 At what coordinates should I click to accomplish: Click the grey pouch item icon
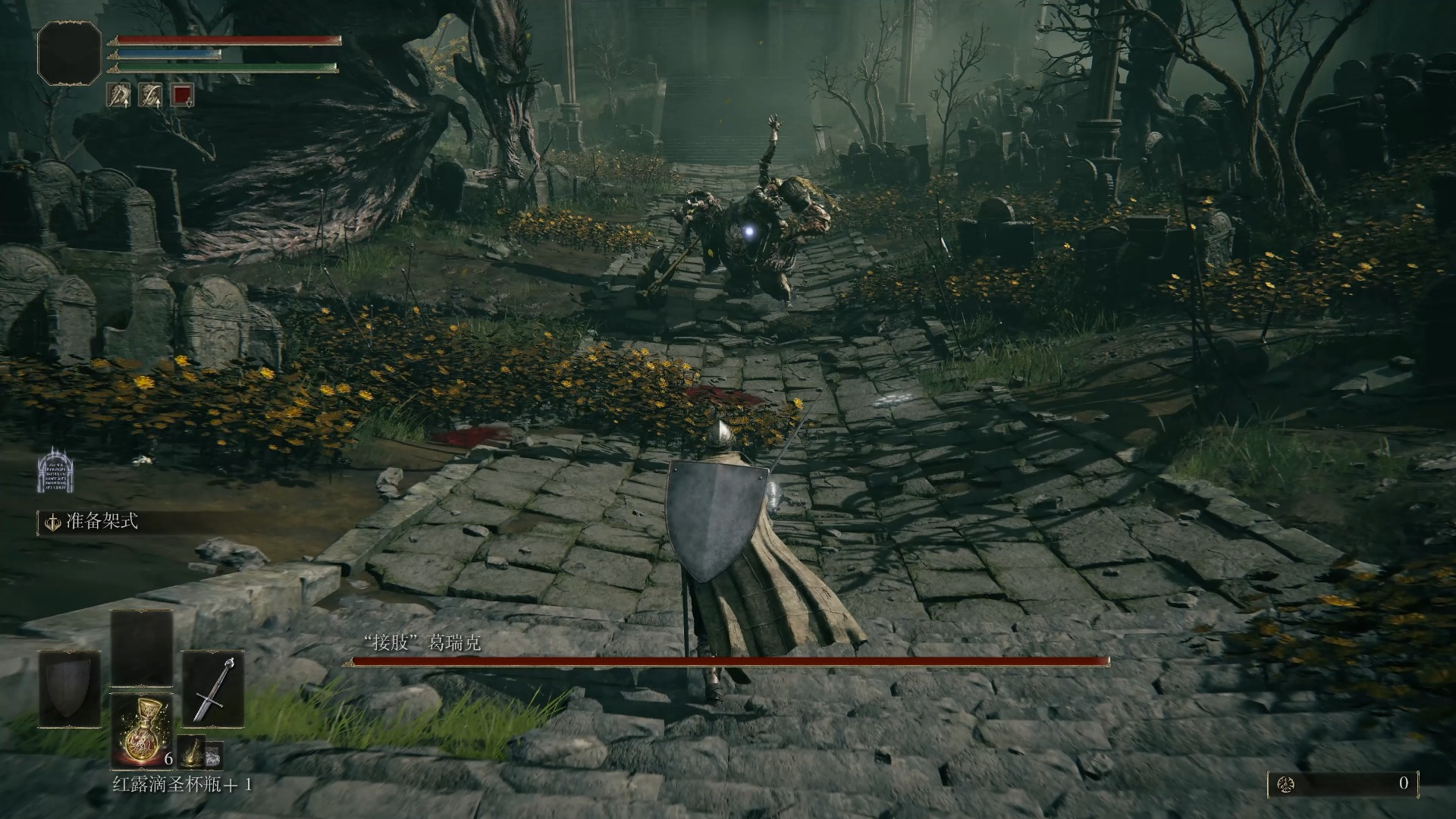tap(214, 754)
